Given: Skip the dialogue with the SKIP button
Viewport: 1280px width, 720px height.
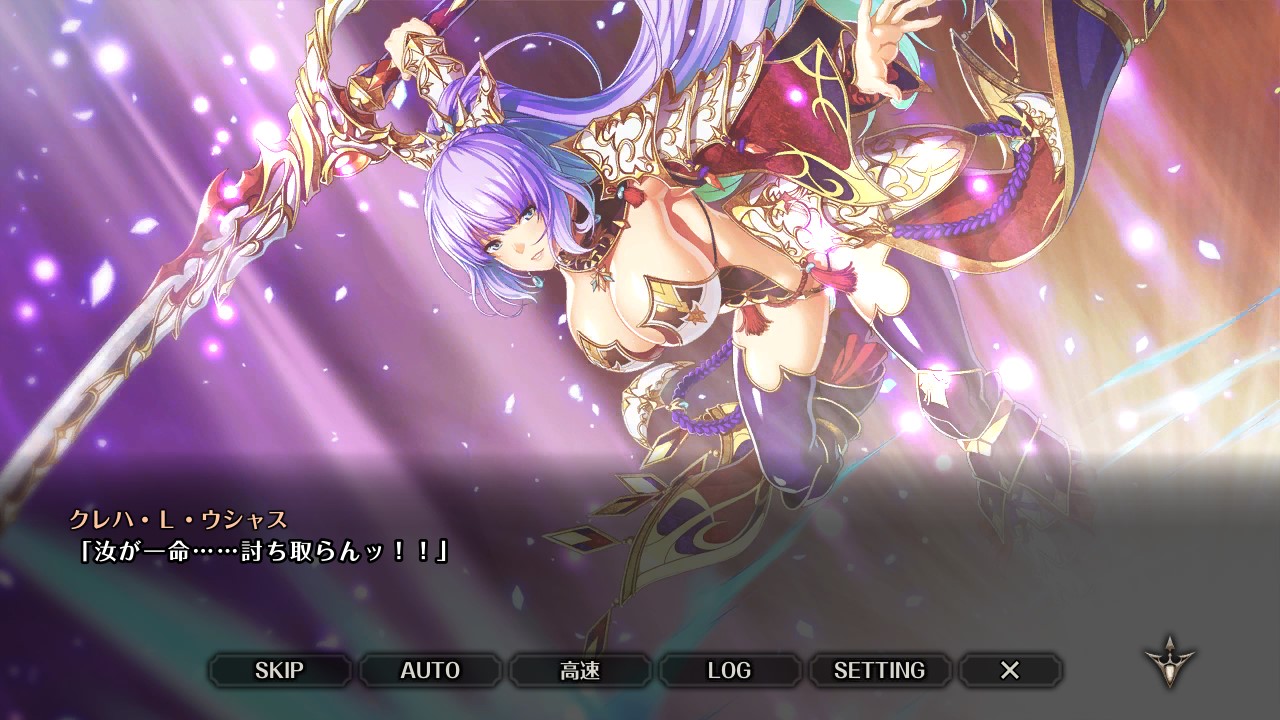Looking at the screenshot, I should [x=279, y=670].
